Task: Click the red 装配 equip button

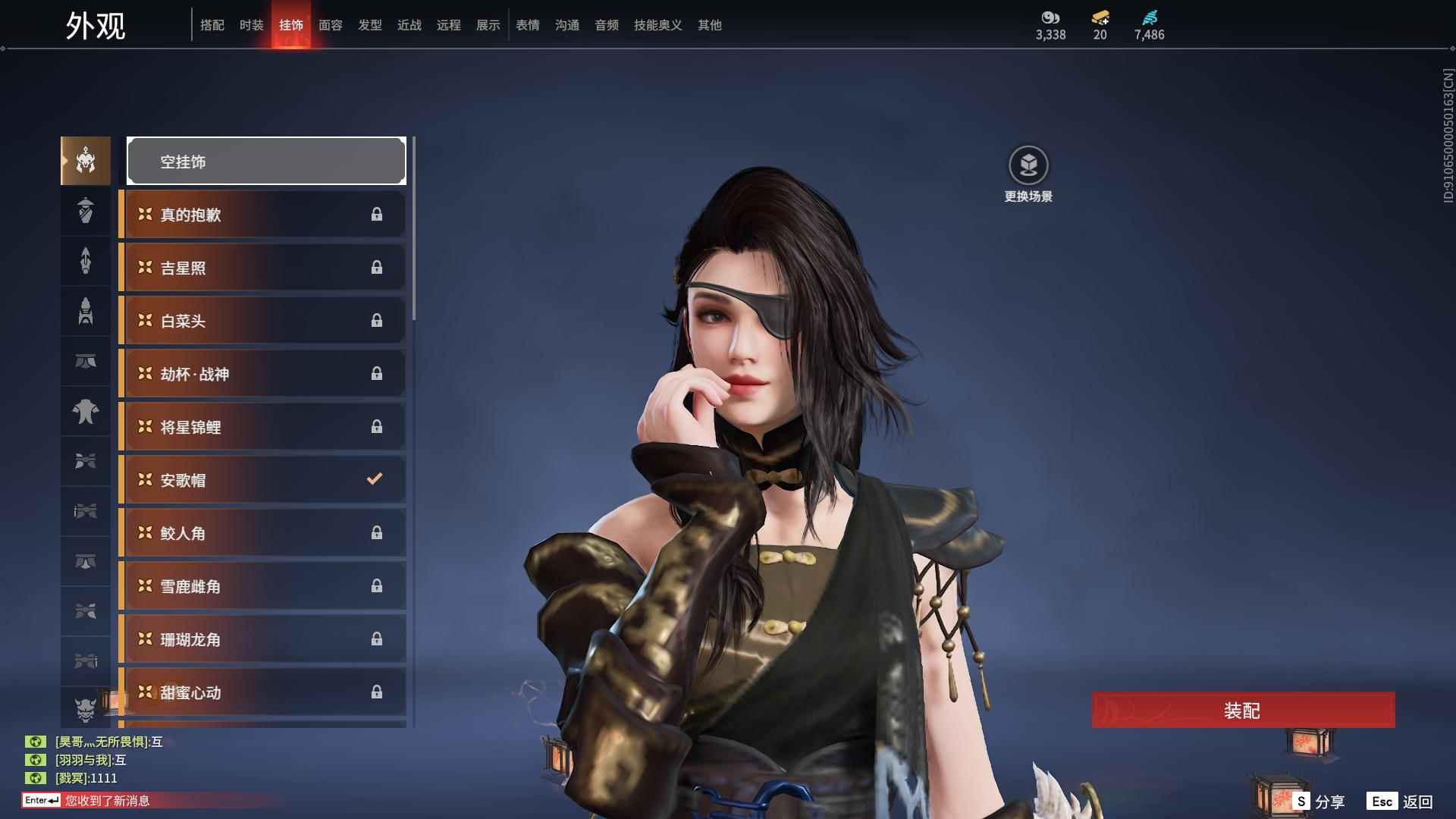Action: 1242,711
